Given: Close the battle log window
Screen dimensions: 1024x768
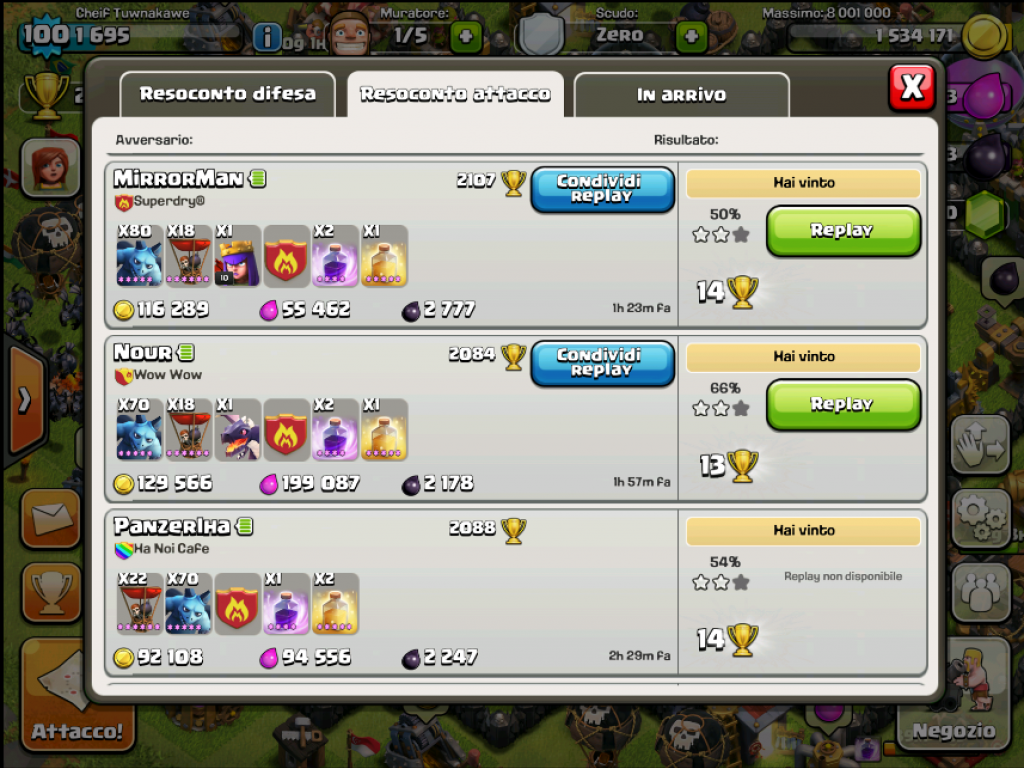Looking at the screenshot, I should coord(911,88).
